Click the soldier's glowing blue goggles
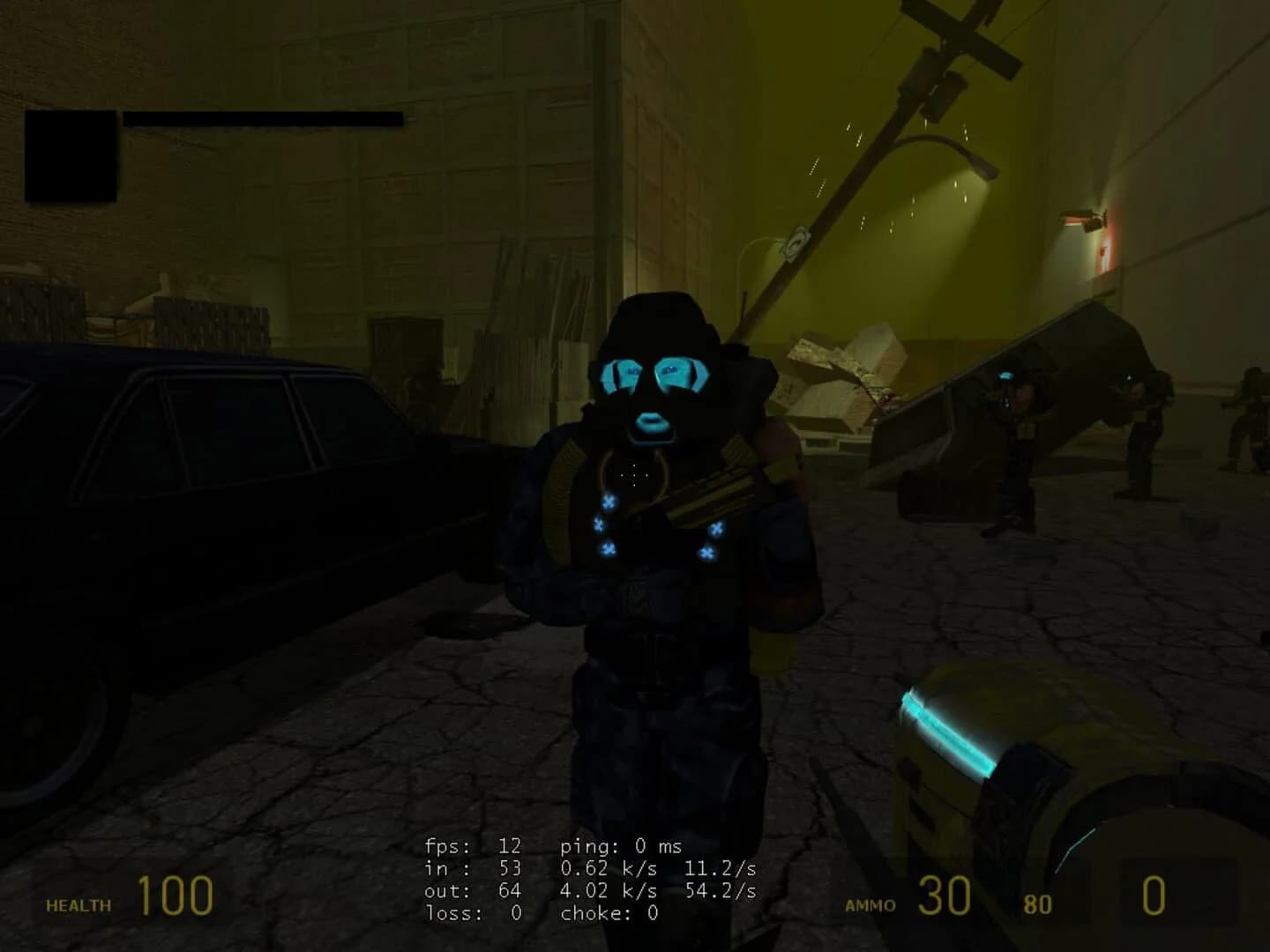Image resolution: width=1270 pixels, height=952 pixels. pyautogui.click(x=658, y=375)
